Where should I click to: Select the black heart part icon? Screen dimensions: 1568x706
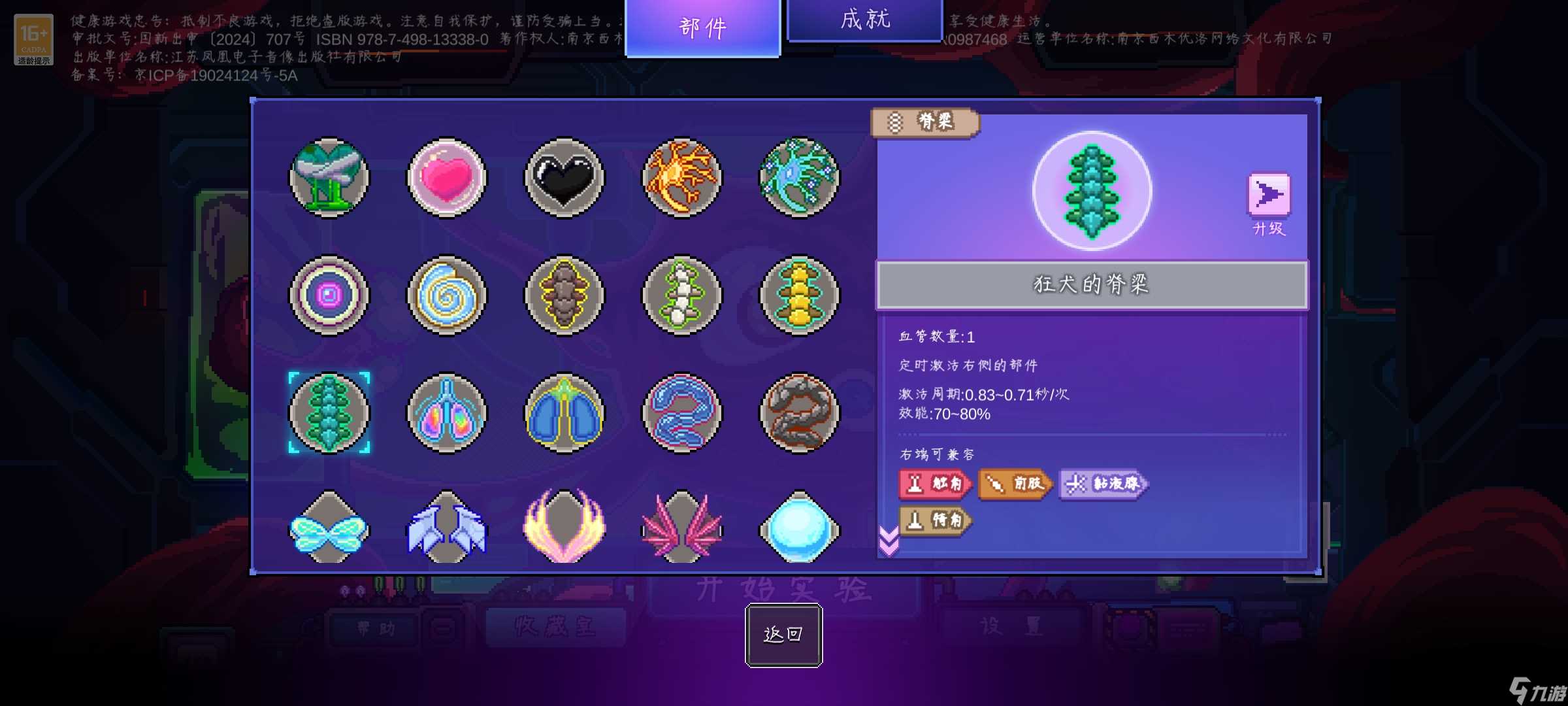564,178
